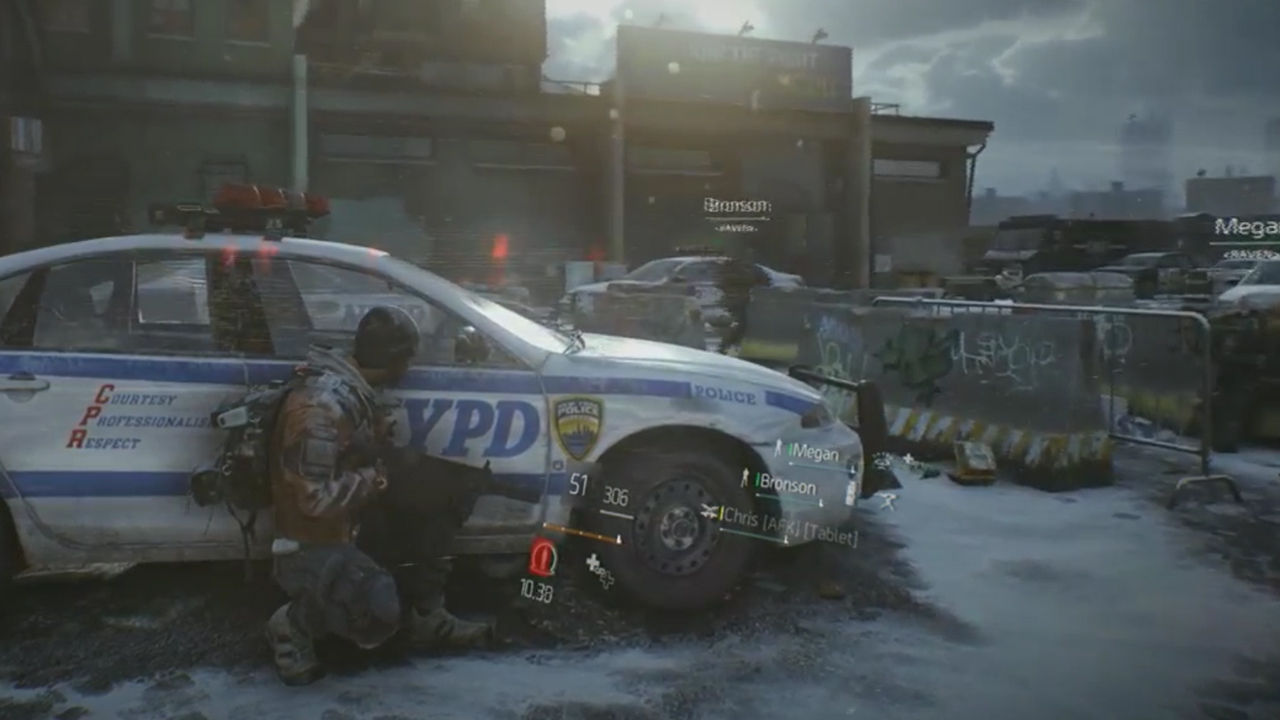Click the reserve ammo reading 306
Viewport: 1280px width, 720px height.
[x=615, y=495]
